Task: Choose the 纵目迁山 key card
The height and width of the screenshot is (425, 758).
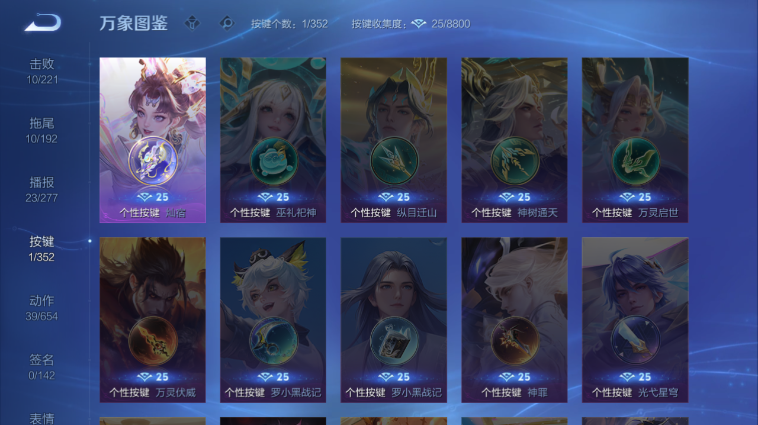Action: click(x=393, y=138)
